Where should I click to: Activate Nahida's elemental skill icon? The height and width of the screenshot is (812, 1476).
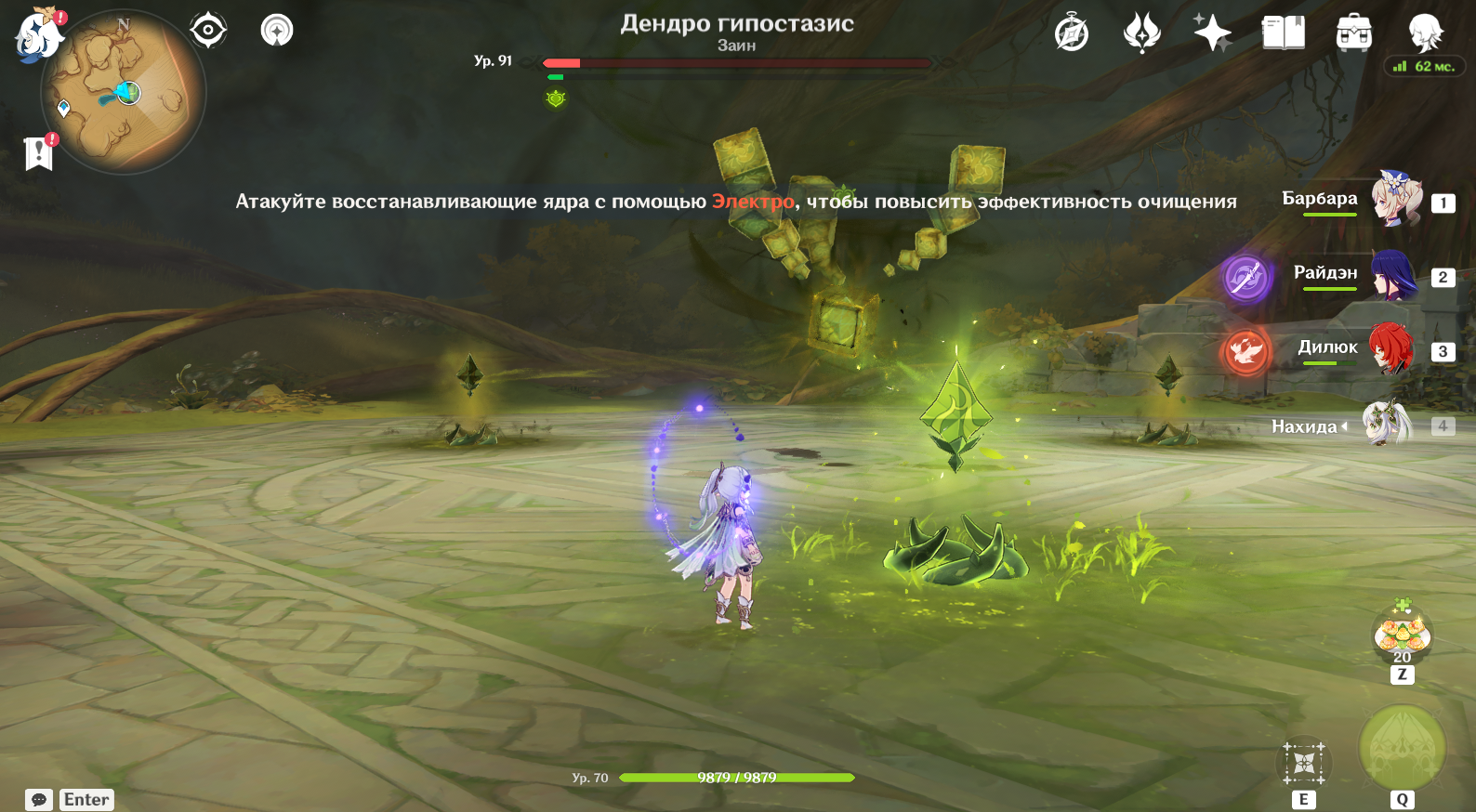(1304, 764)
